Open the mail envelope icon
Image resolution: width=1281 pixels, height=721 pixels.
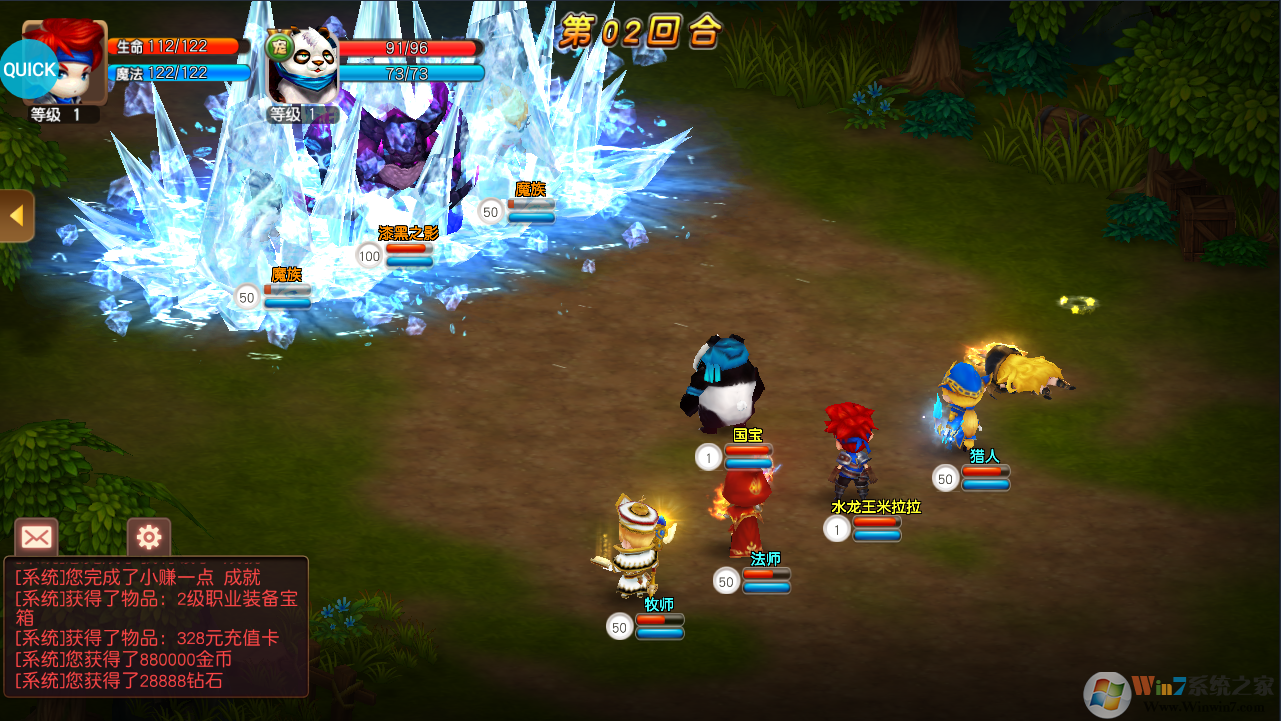(x=36, y=538)
